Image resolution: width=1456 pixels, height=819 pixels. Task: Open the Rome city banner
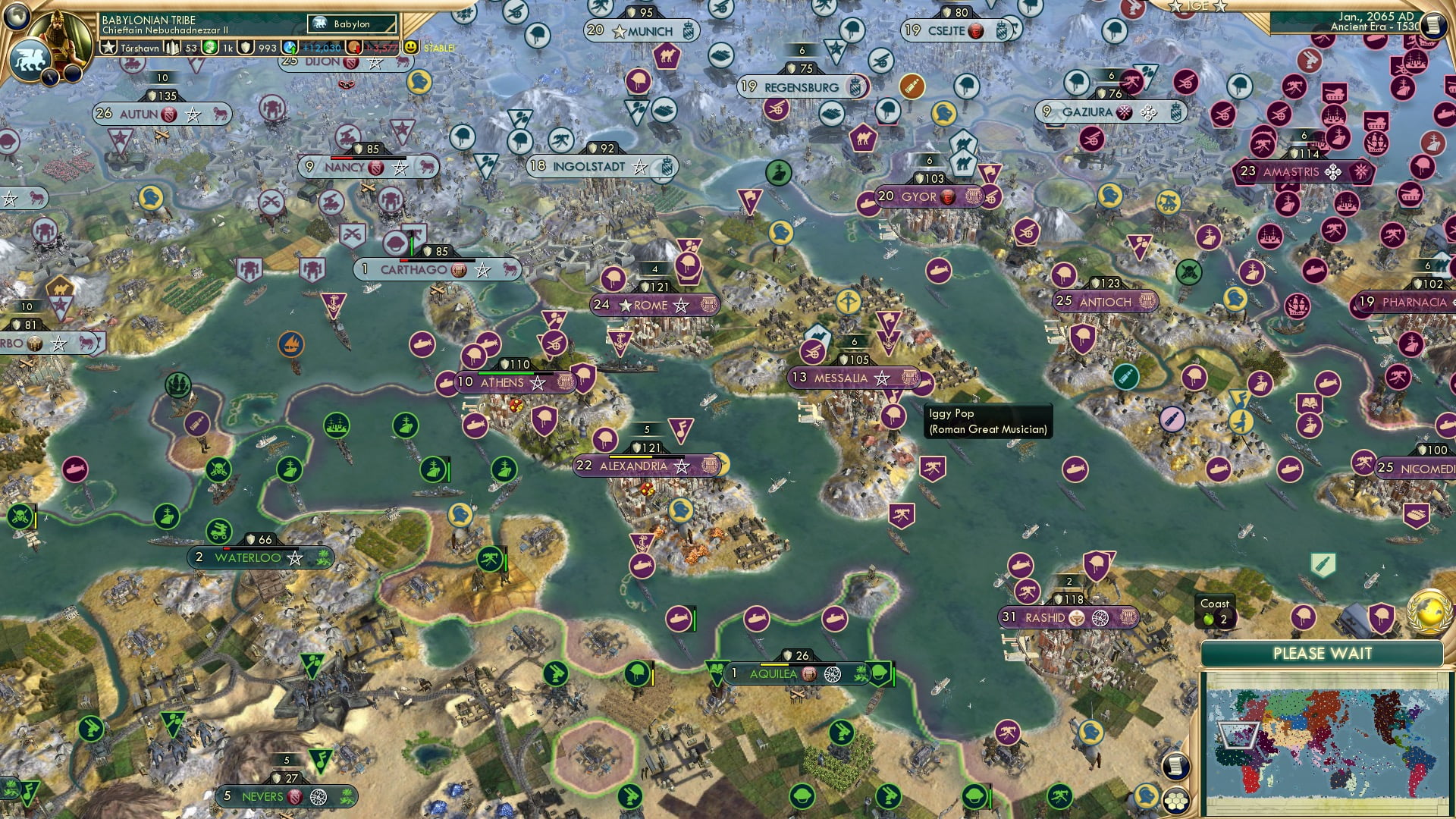(654, 305)
